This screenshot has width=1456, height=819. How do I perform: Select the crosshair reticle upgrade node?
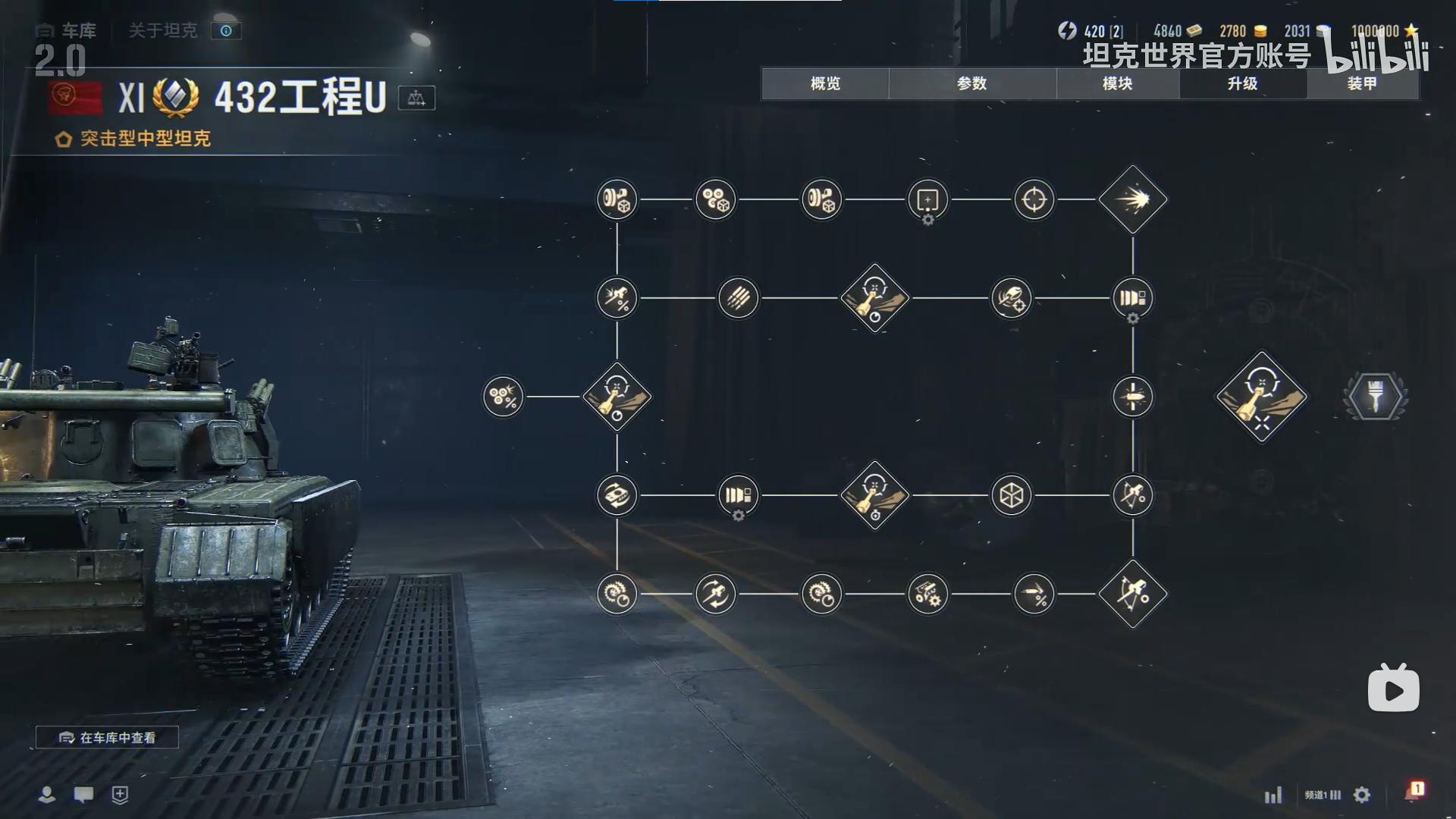1034,199
